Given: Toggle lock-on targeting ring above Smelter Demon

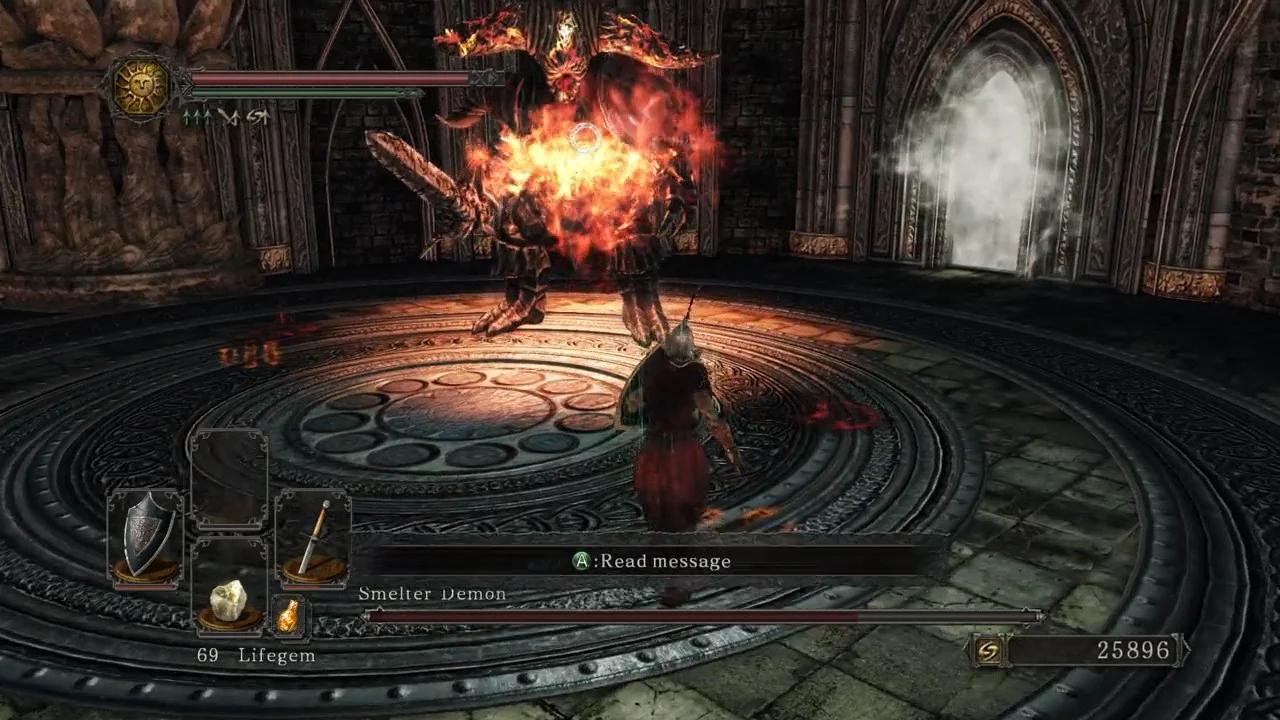Looking at the screenshot, I should coord(582,139).
